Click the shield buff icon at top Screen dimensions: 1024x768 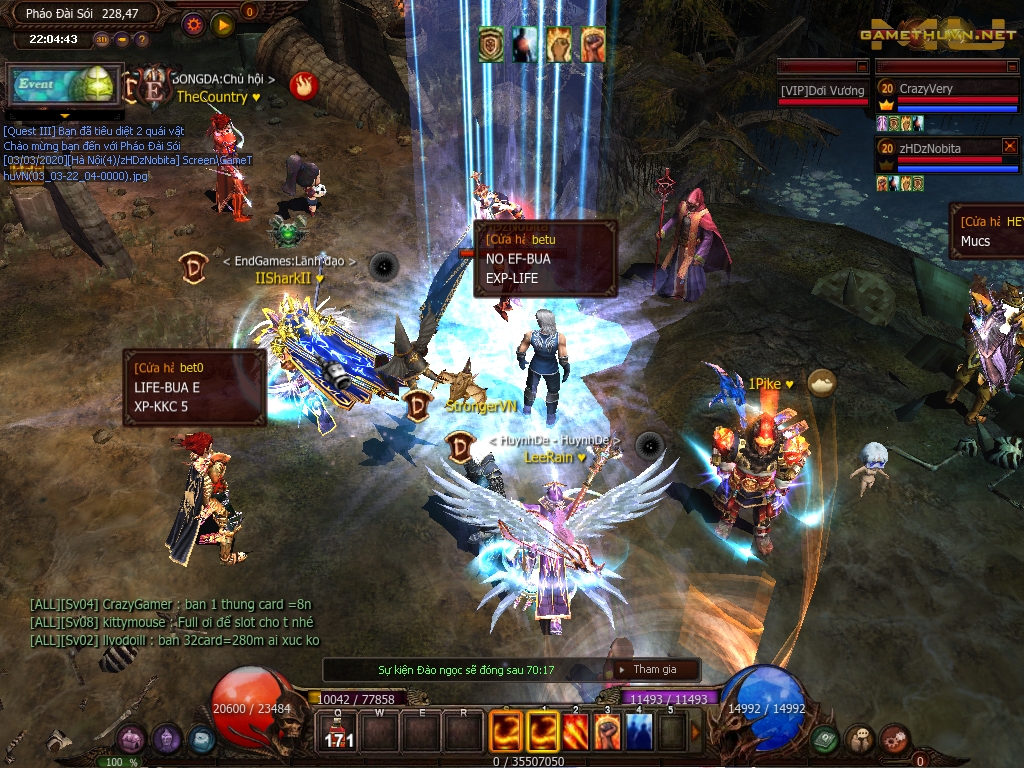491,44
